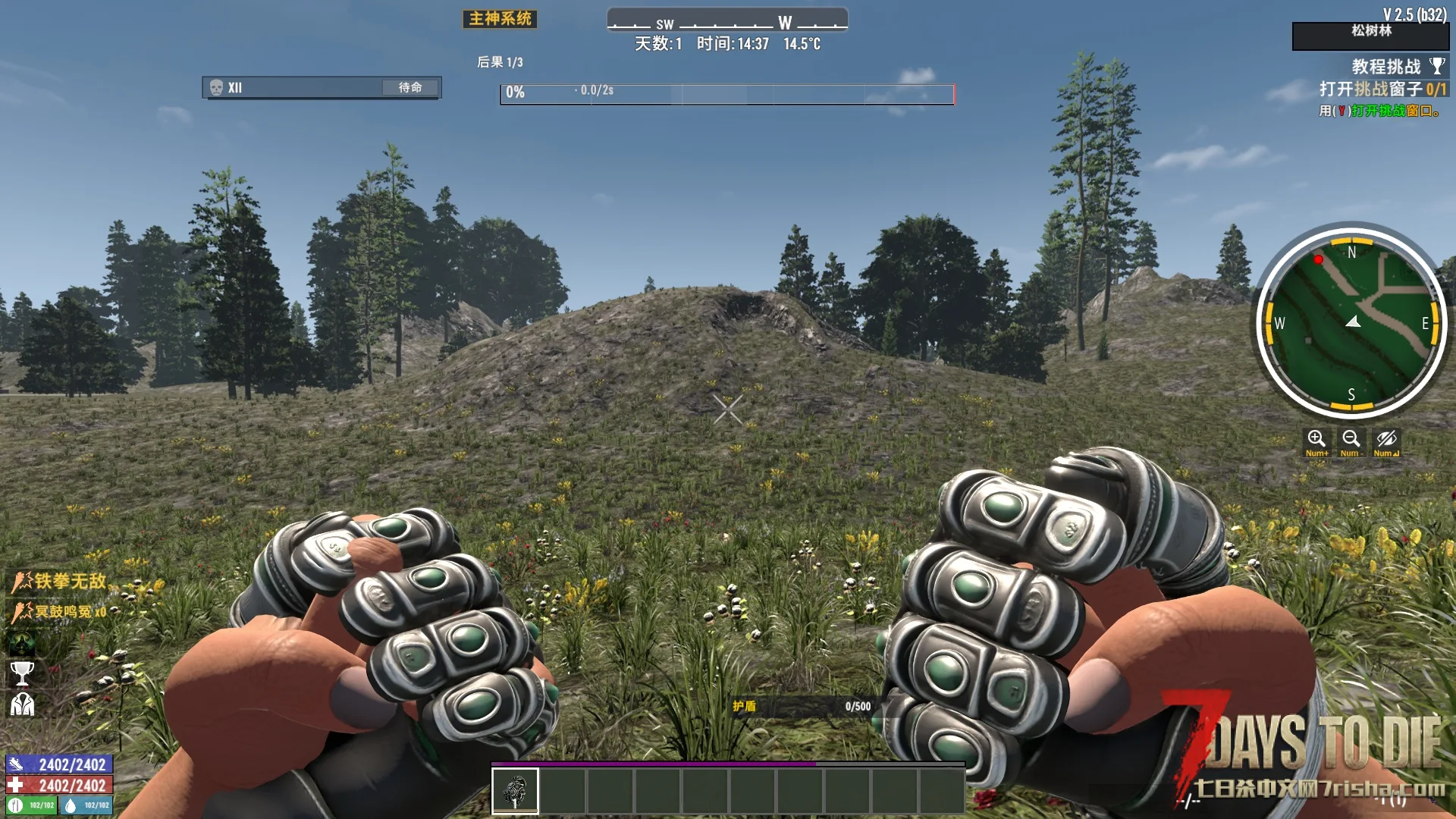The height and width of the screenshot is (819, 1456).
Task: Click the 打开挑战窗子 objective line
Action: (x=1382, y=89)
